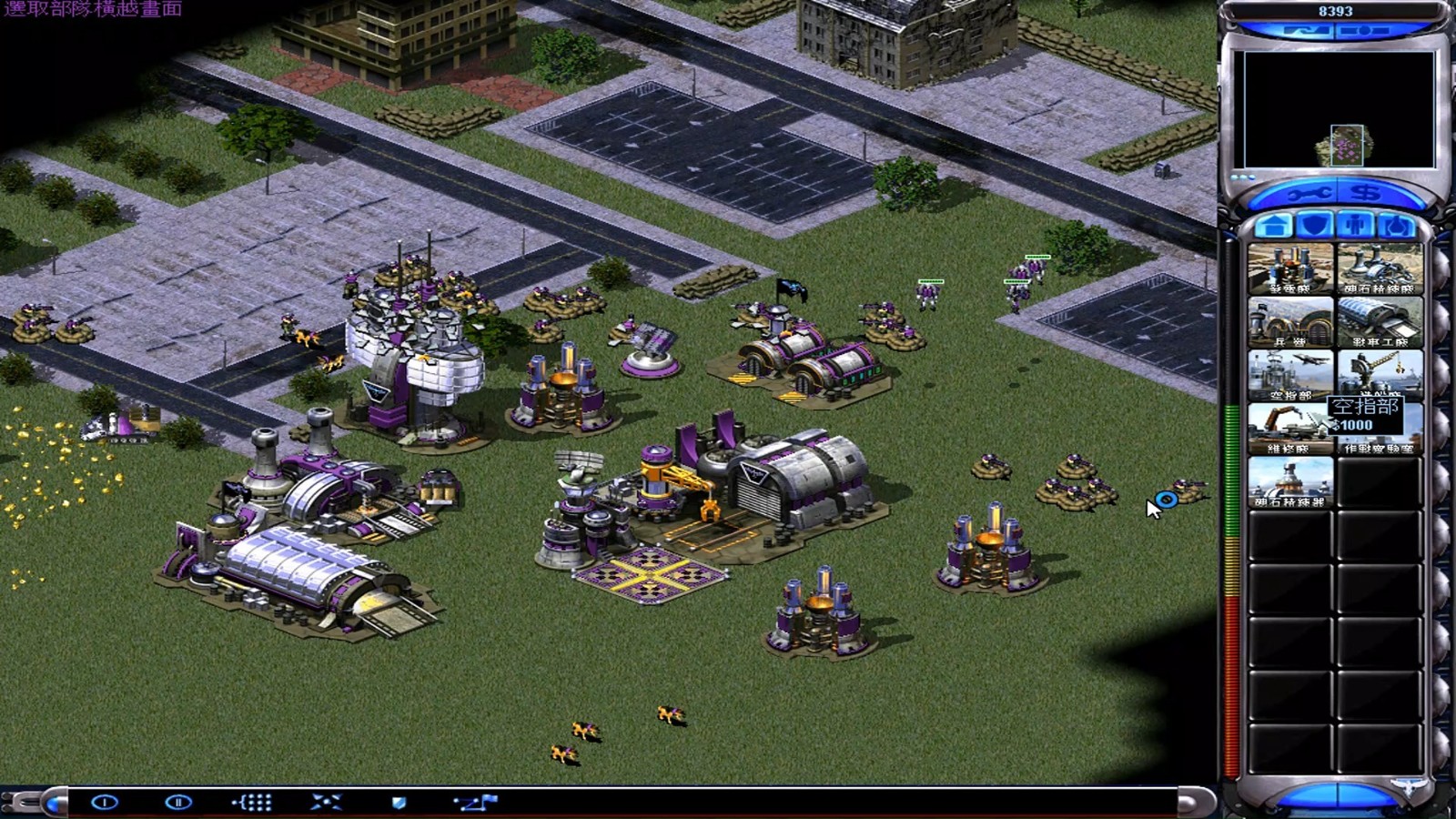Select the Air Force Command build icon

(x=1290, y=375)
